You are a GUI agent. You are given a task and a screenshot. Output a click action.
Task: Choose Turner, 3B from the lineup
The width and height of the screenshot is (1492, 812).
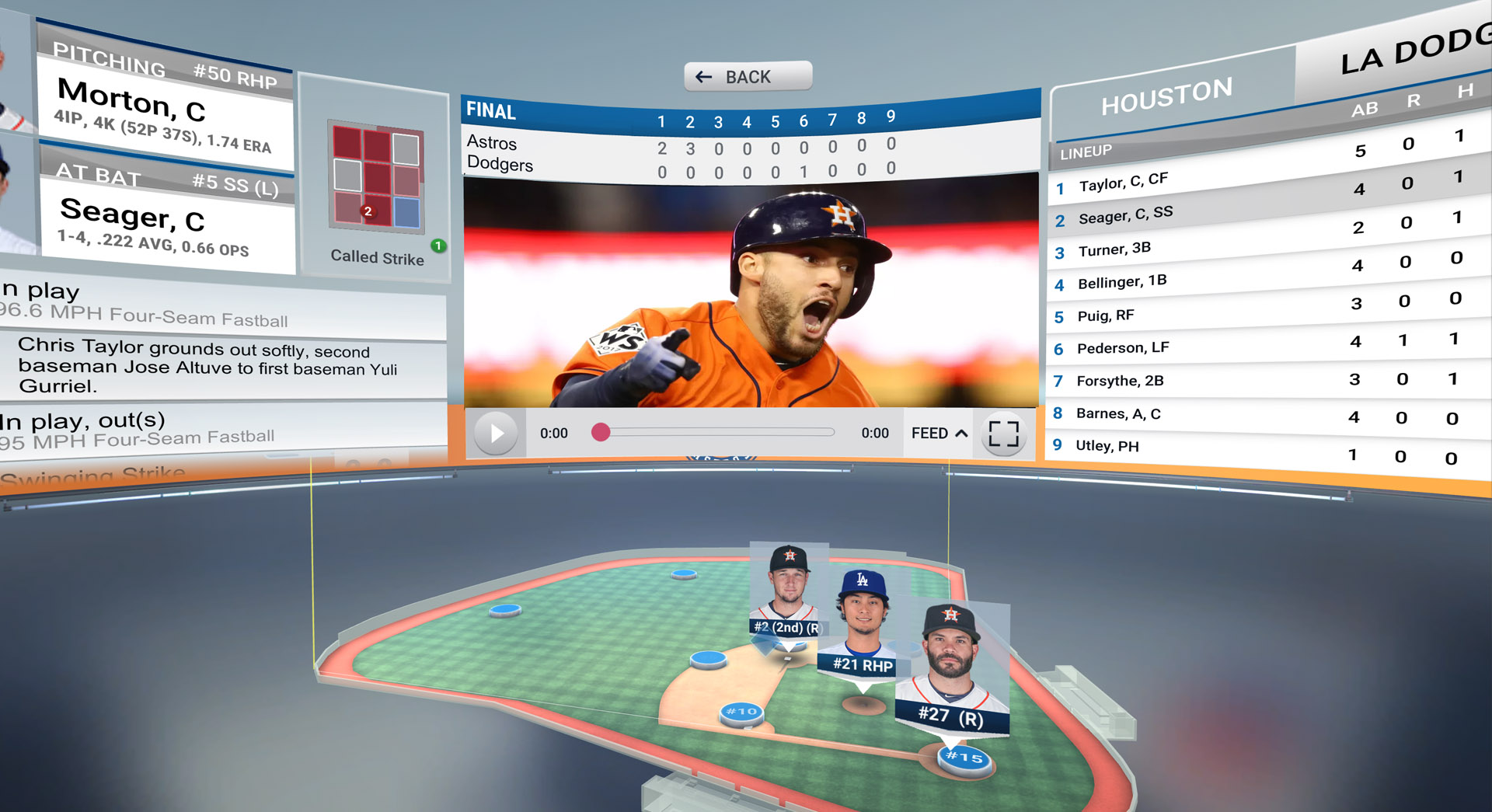[x=1114, y=249]
